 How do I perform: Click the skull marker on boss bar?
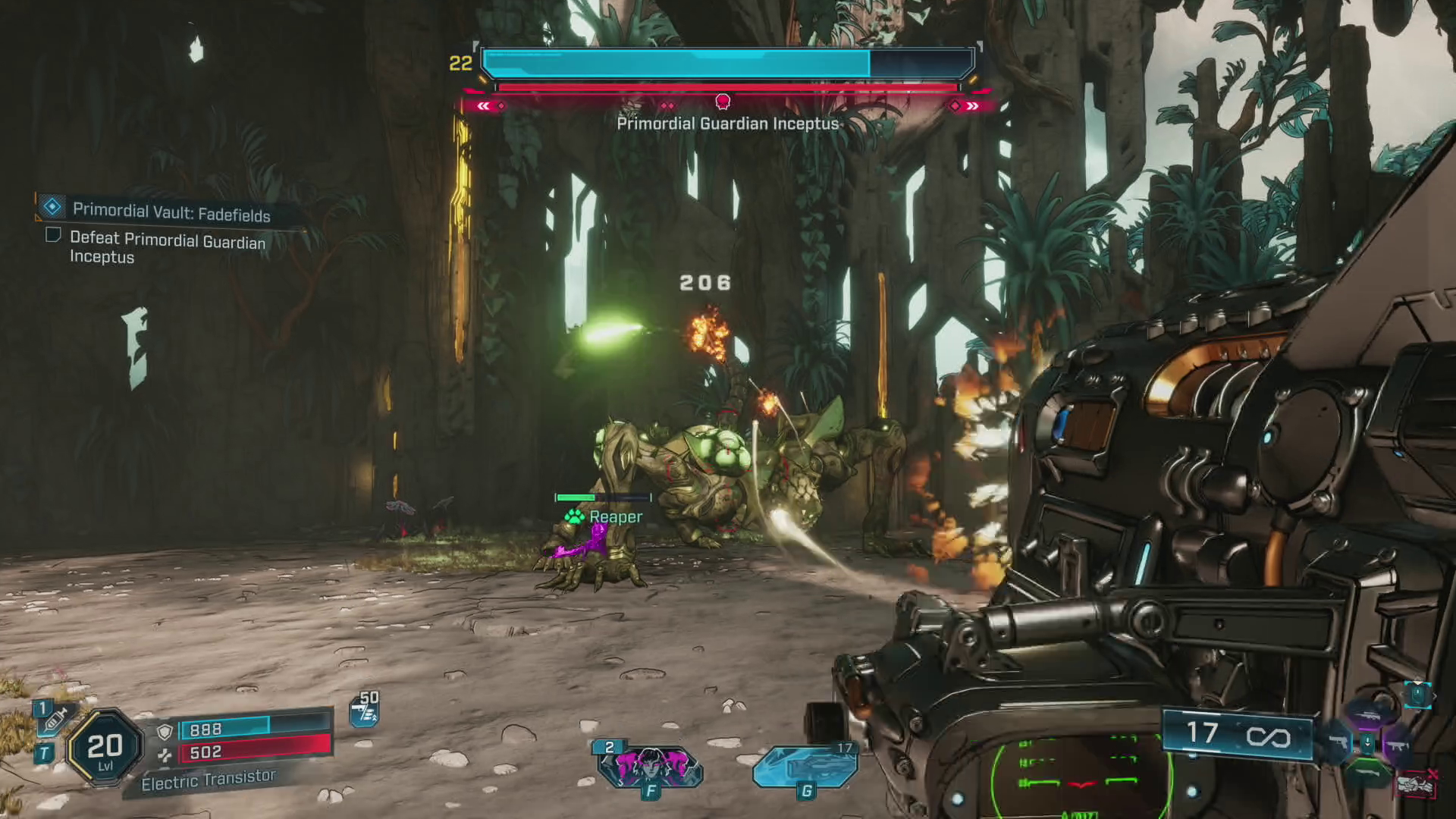click(723, 102)
